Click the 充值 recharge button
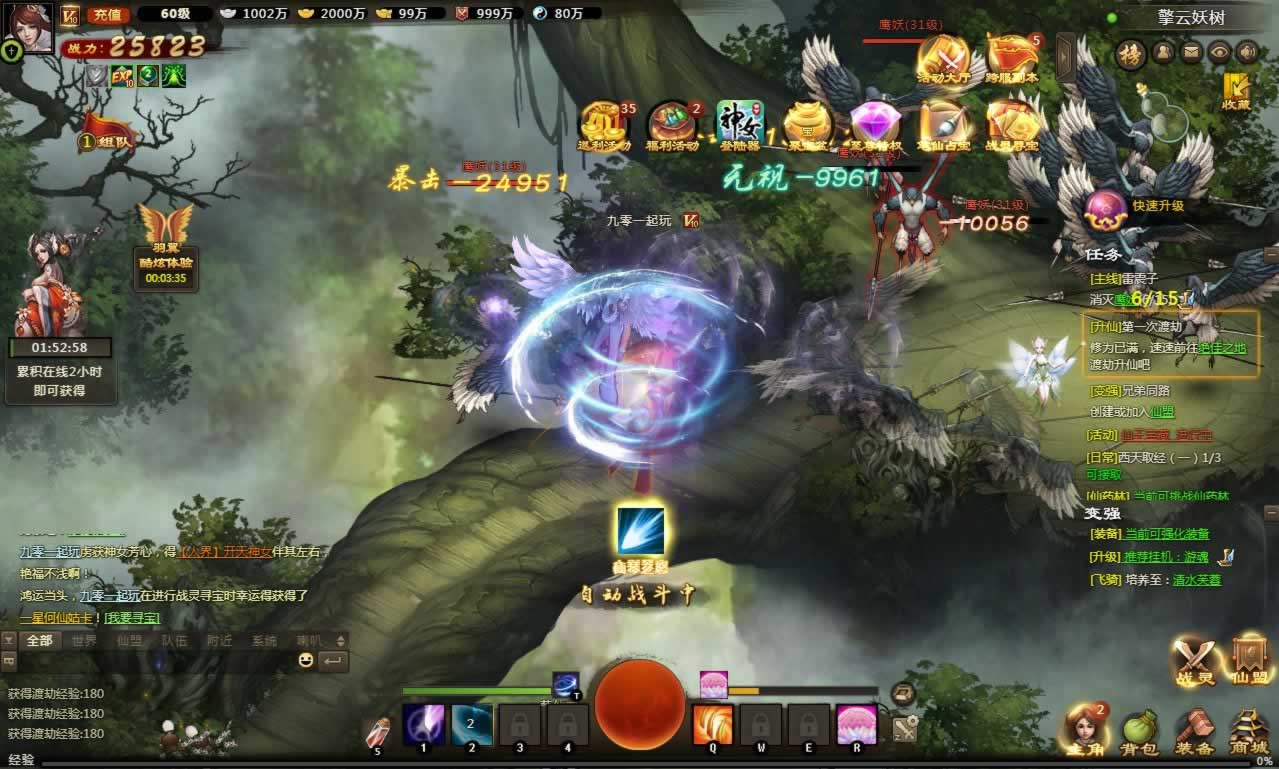 (104, 14)
